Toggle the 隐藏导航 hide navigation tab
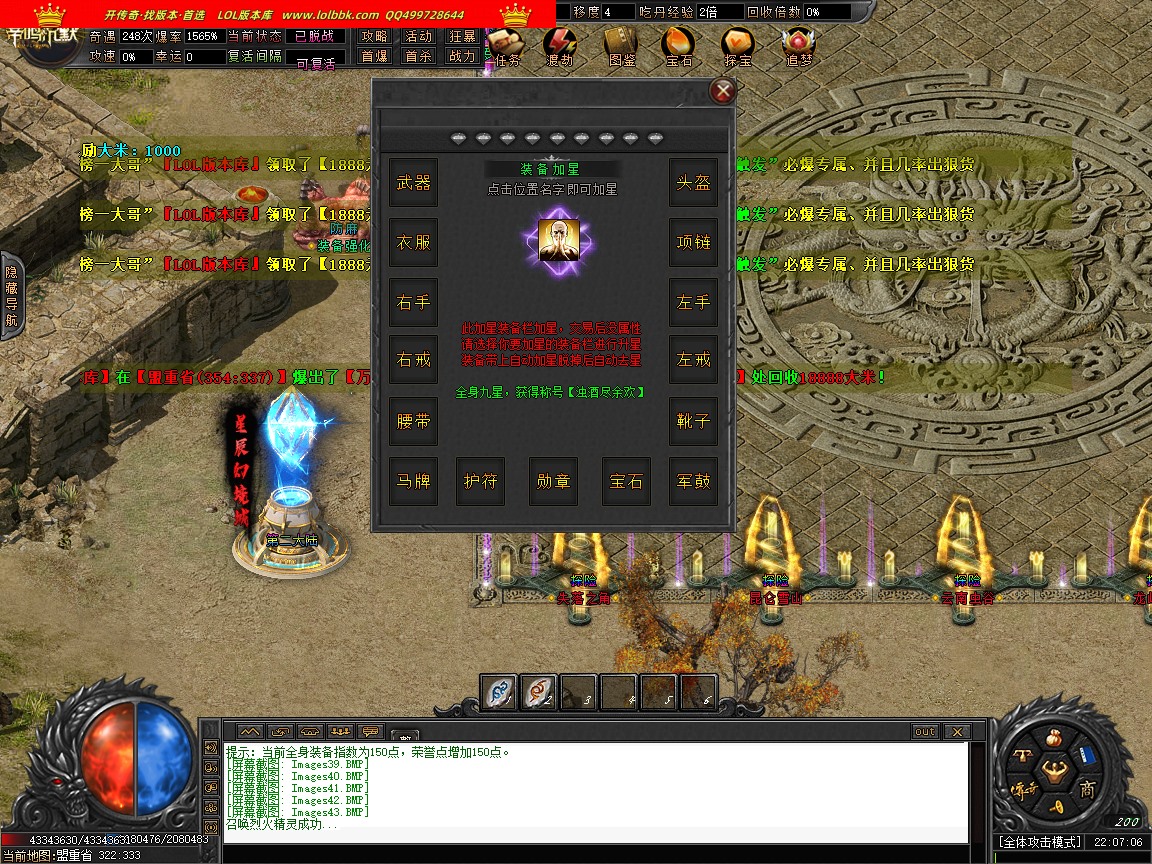1152x864 pixels. point(11,296)
